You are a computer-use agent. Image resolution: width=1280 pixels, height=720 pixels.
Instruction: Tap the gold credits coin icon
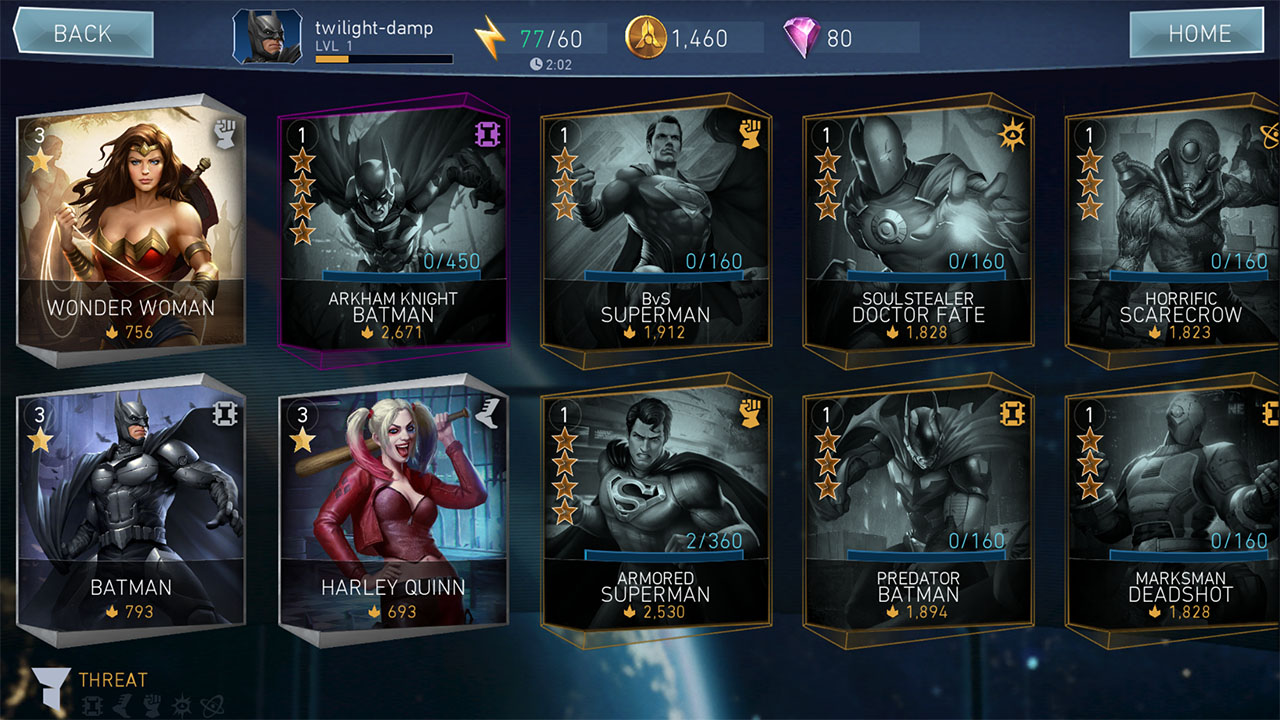point(645,38)
